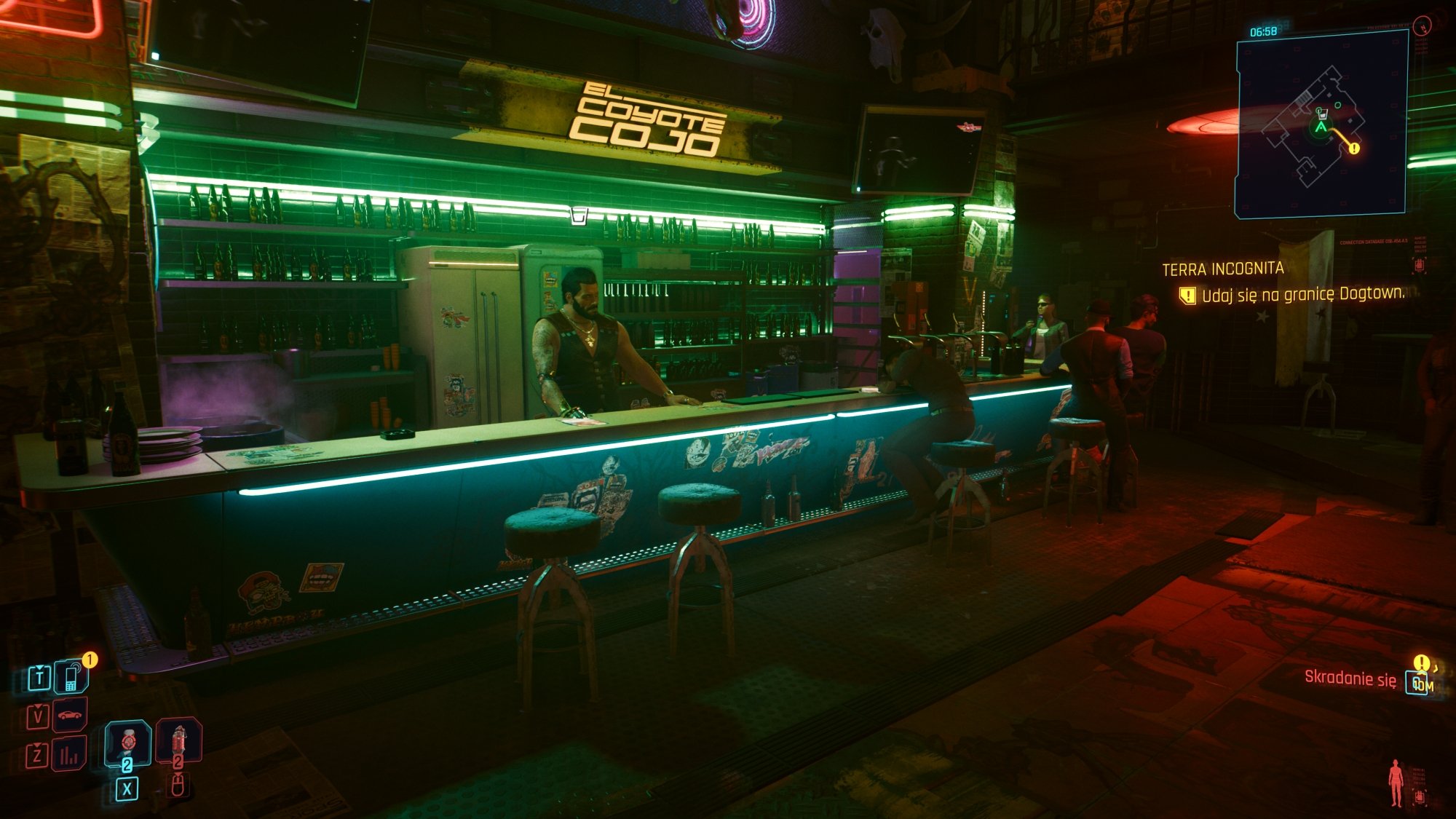1456x819 pixels.
Task: Toggle the yellow quest exclamation marker on minimap
Action: coord(1354,148)
